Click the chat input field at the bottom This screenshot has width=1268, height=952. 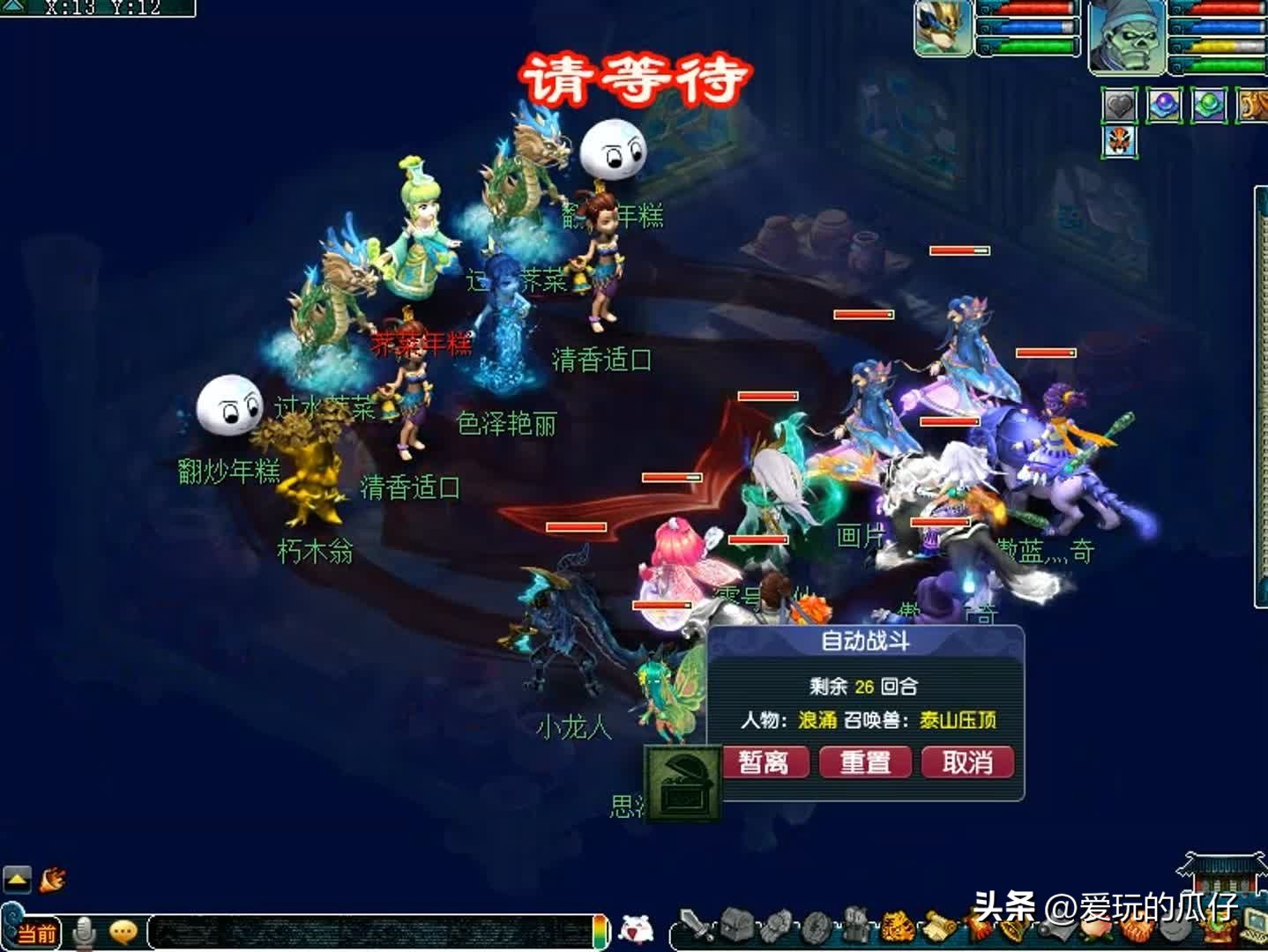tap(370, 930)
